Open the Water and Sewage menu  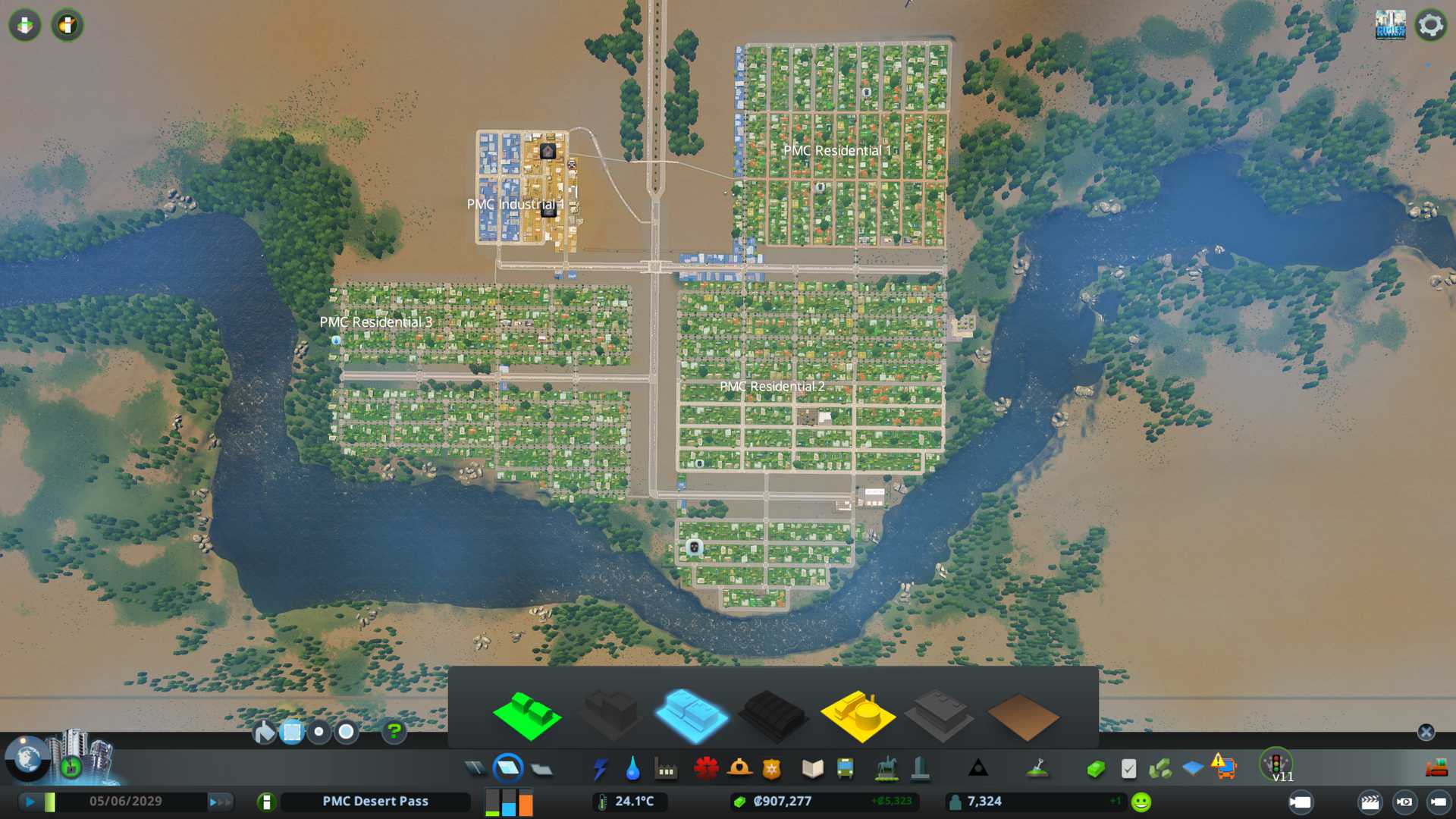click(x=632, y=769)
